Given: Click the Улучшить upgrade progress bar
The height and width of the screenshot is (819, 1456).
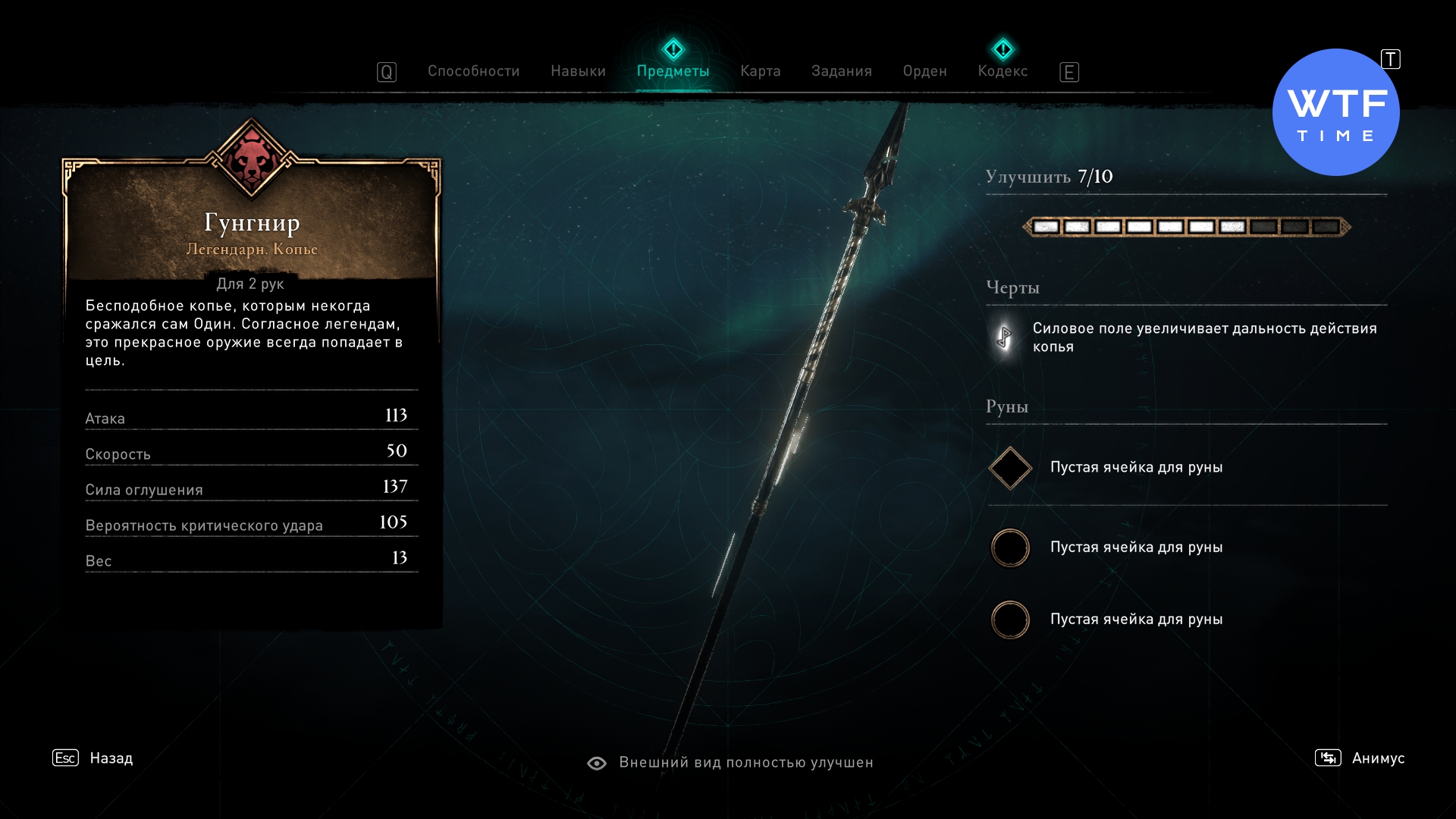Looking at the screenshot, I should point(1186,227).
